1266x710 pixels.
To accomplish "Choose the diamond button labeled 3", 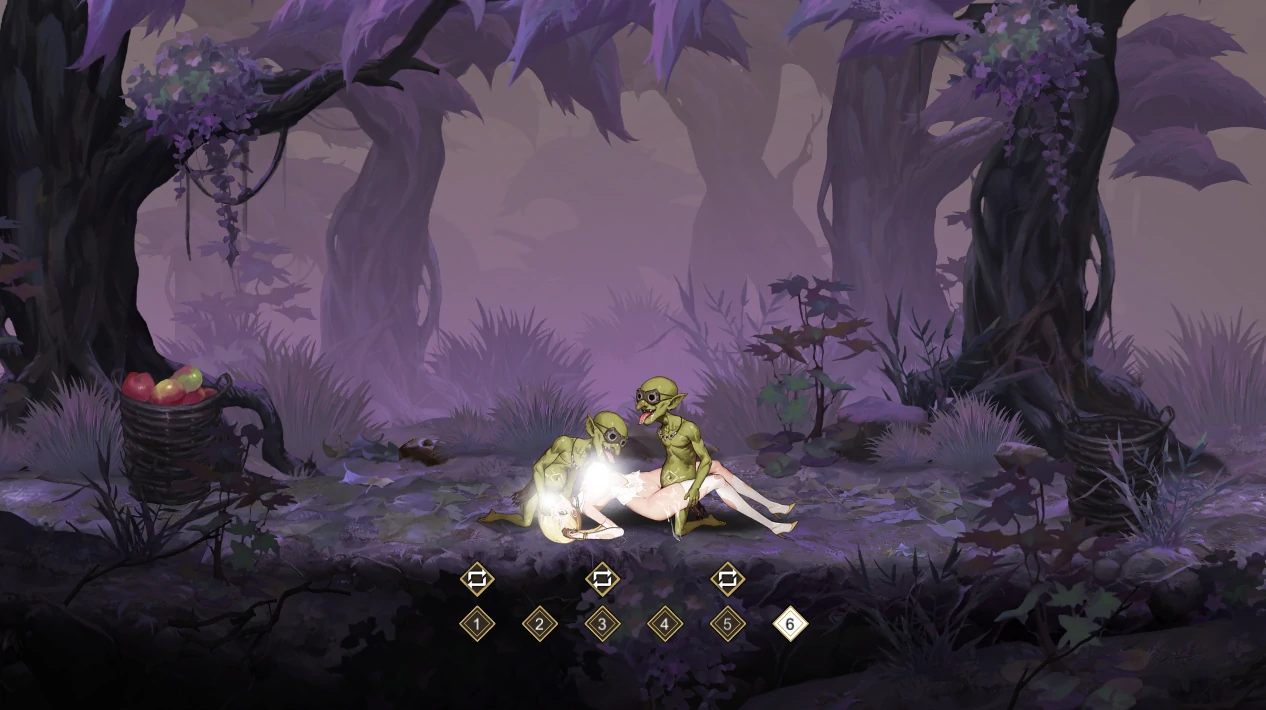I will coord(602,625).
